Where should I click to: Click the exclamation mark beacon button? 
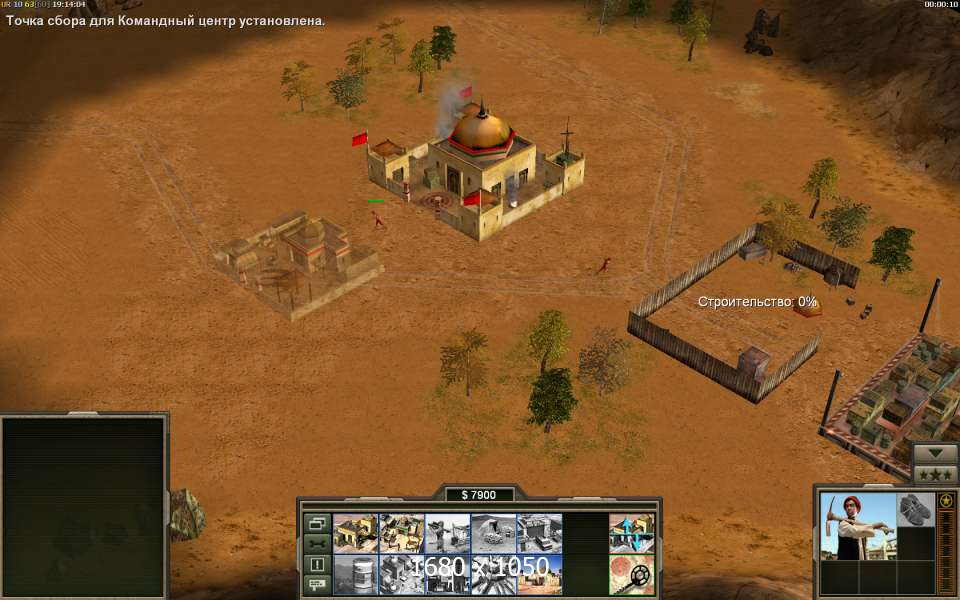click(x=317, y=564)
